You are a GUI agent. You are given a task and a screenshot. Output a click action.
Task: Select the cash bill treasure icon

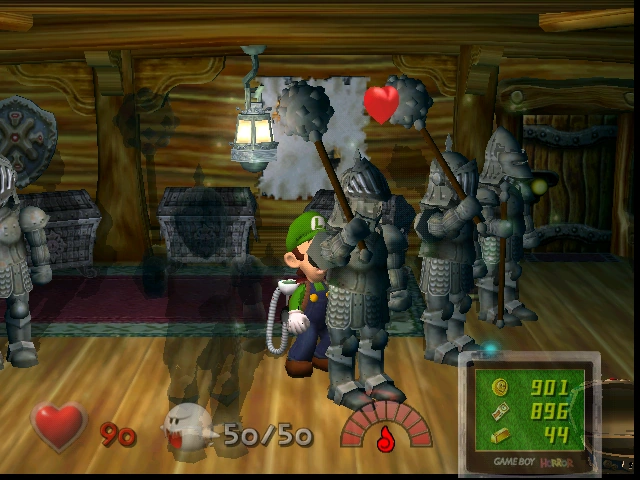pos(500,411)
